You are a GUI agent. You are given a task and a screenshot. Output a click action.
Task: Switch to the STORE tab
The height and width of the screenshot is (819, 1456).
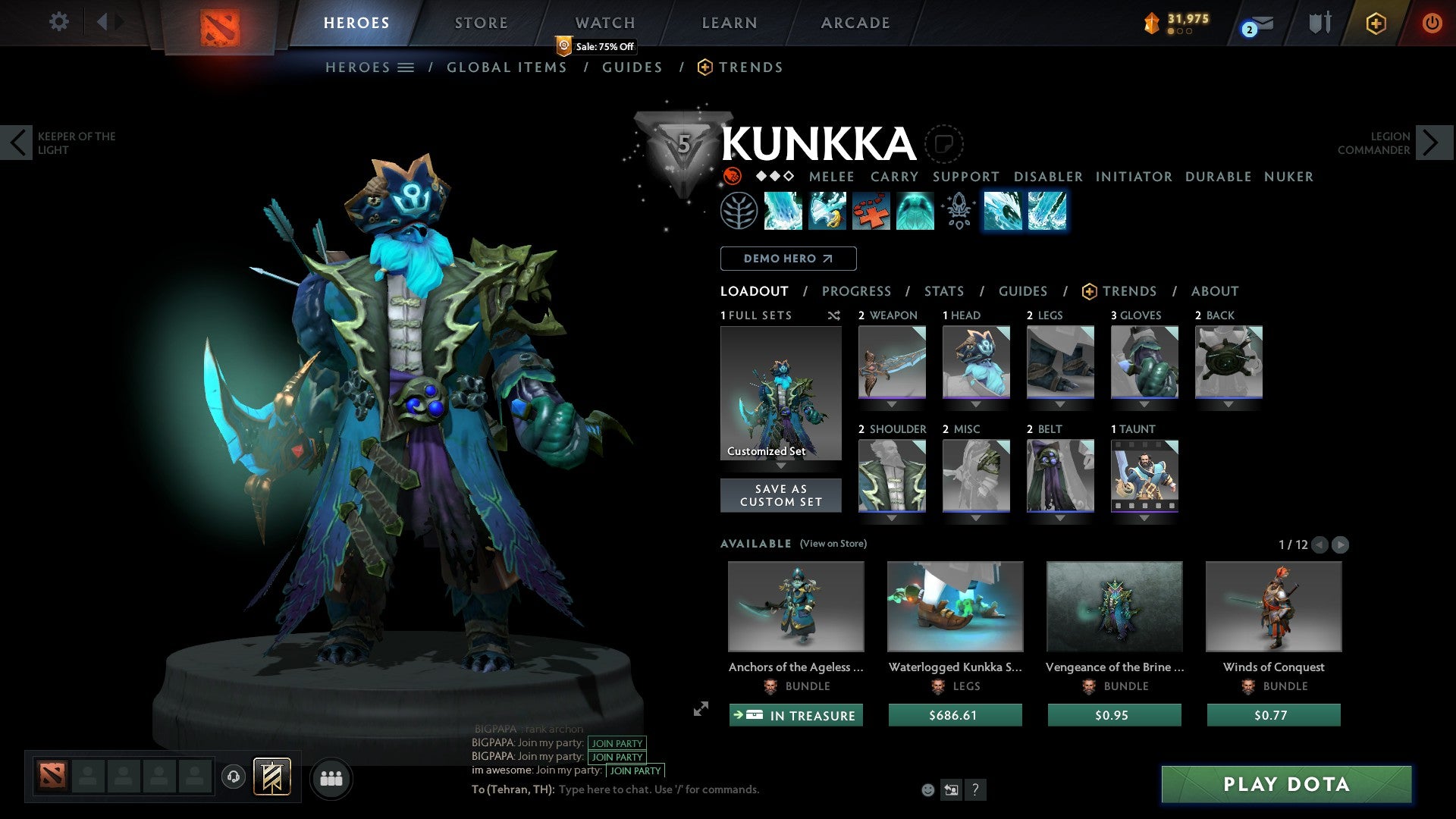coord(481,22)
